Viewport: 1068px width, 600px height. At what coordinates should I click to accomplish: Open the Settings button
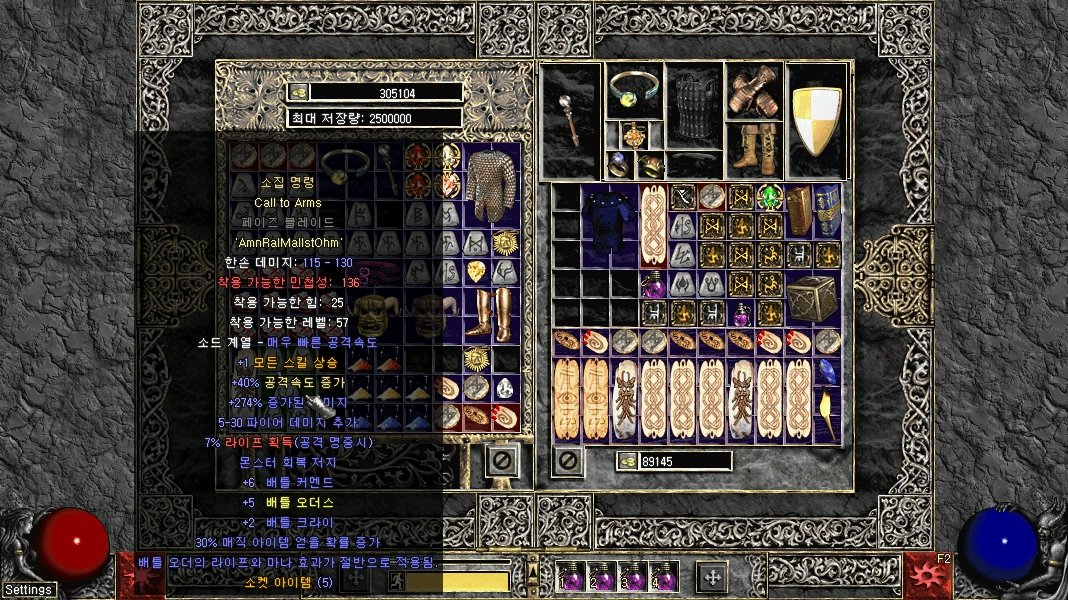tap(28, 589)
